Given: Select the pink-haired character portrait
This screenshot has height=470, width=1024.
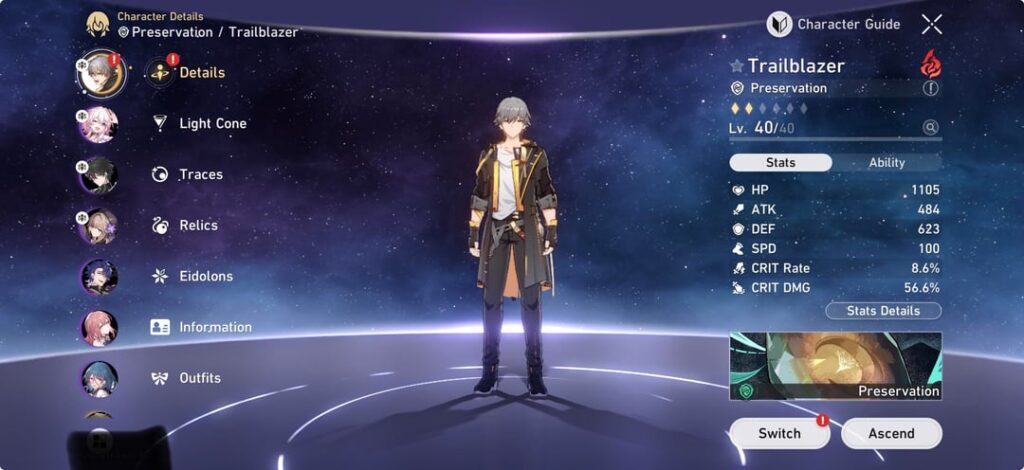Looking at the screenshot, I should pos(99,125).
